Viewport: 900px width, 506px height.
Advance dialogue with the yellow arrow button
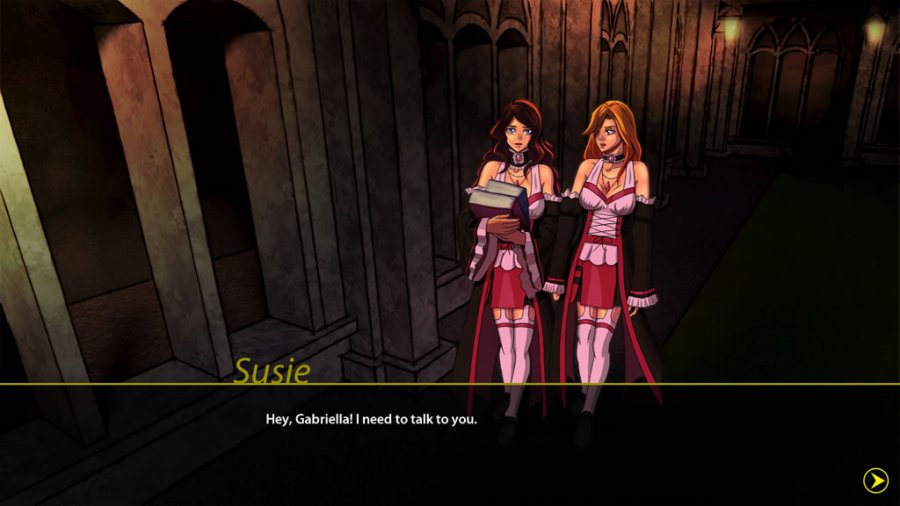coord(875,481)
